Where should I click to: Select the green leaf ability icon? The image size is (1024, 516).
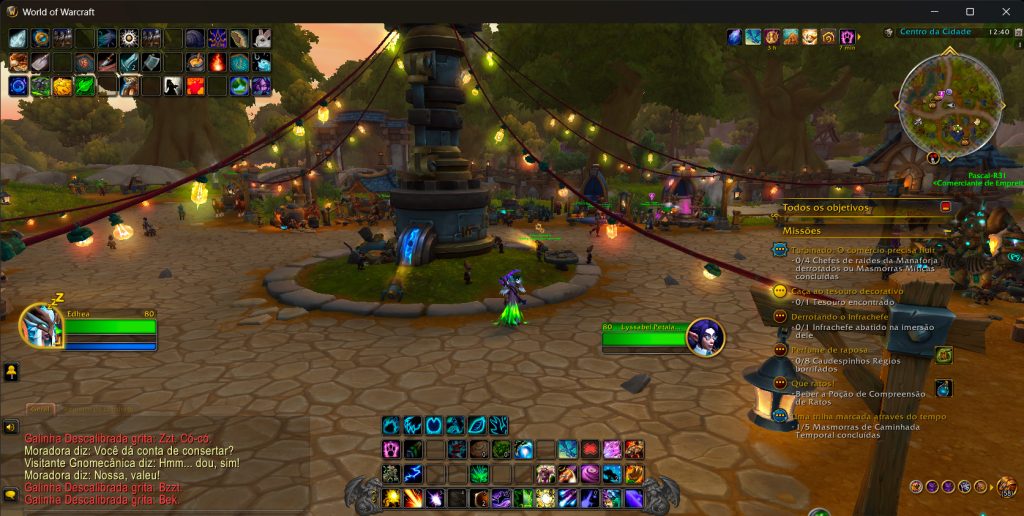[84, 86]
